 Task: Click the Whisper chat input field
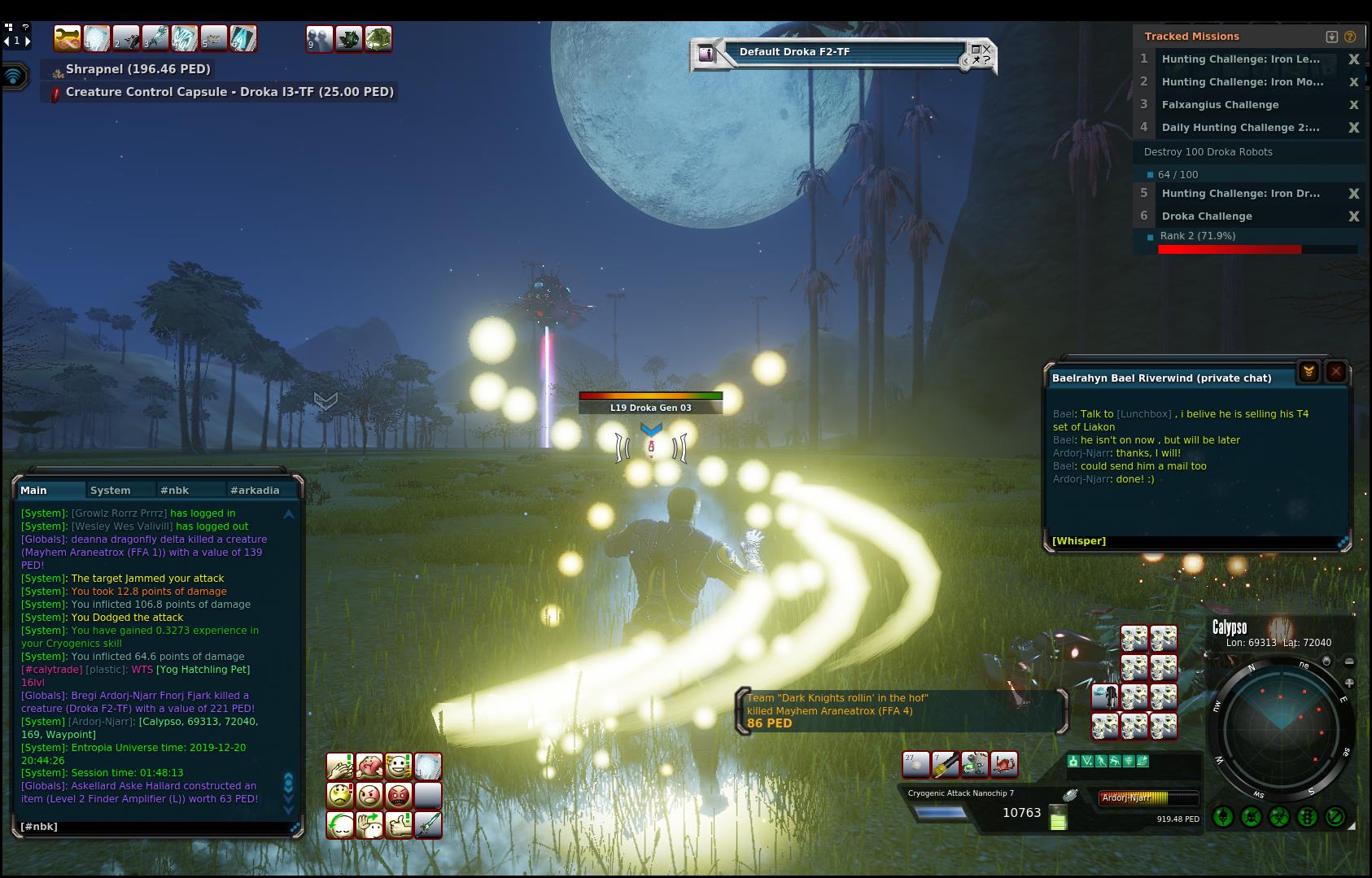1188,541
